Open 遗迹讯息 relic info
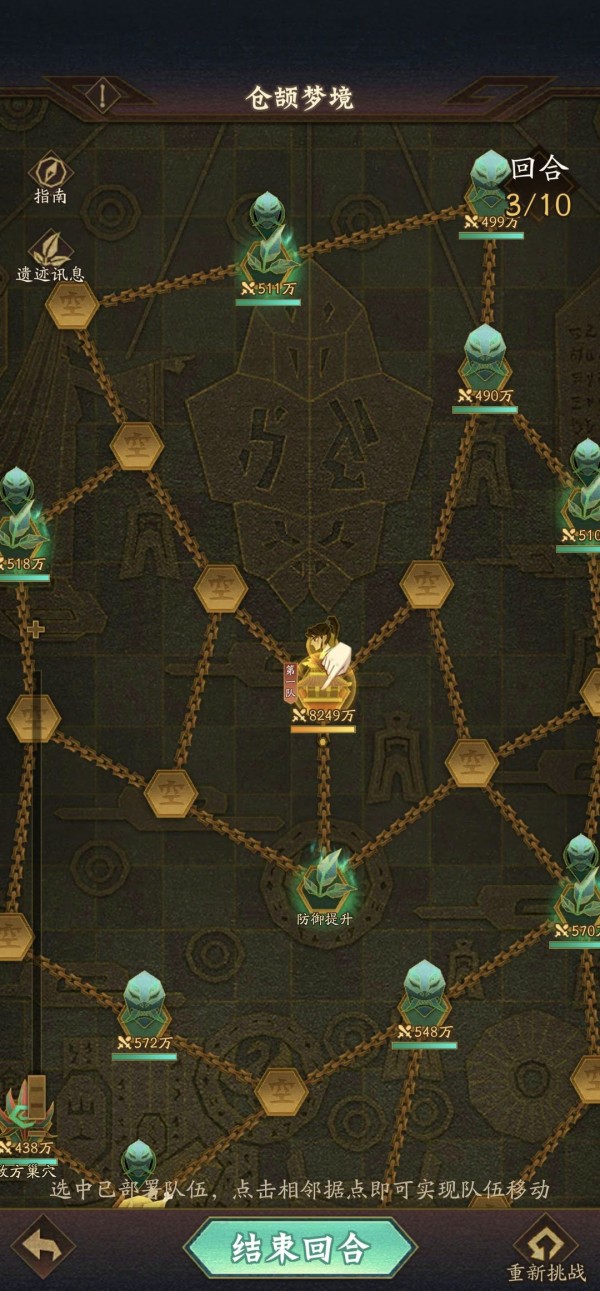 click(x=50, y=255)
